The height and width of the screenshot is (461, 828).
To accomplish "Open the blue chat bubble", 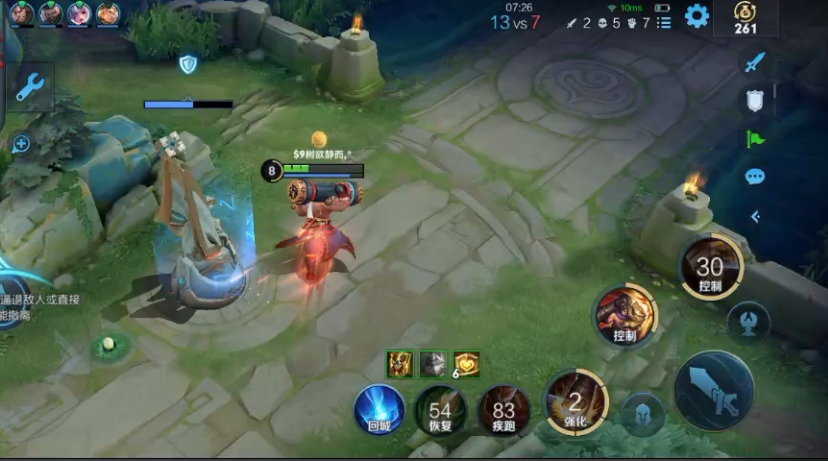I will click(755, 177).
